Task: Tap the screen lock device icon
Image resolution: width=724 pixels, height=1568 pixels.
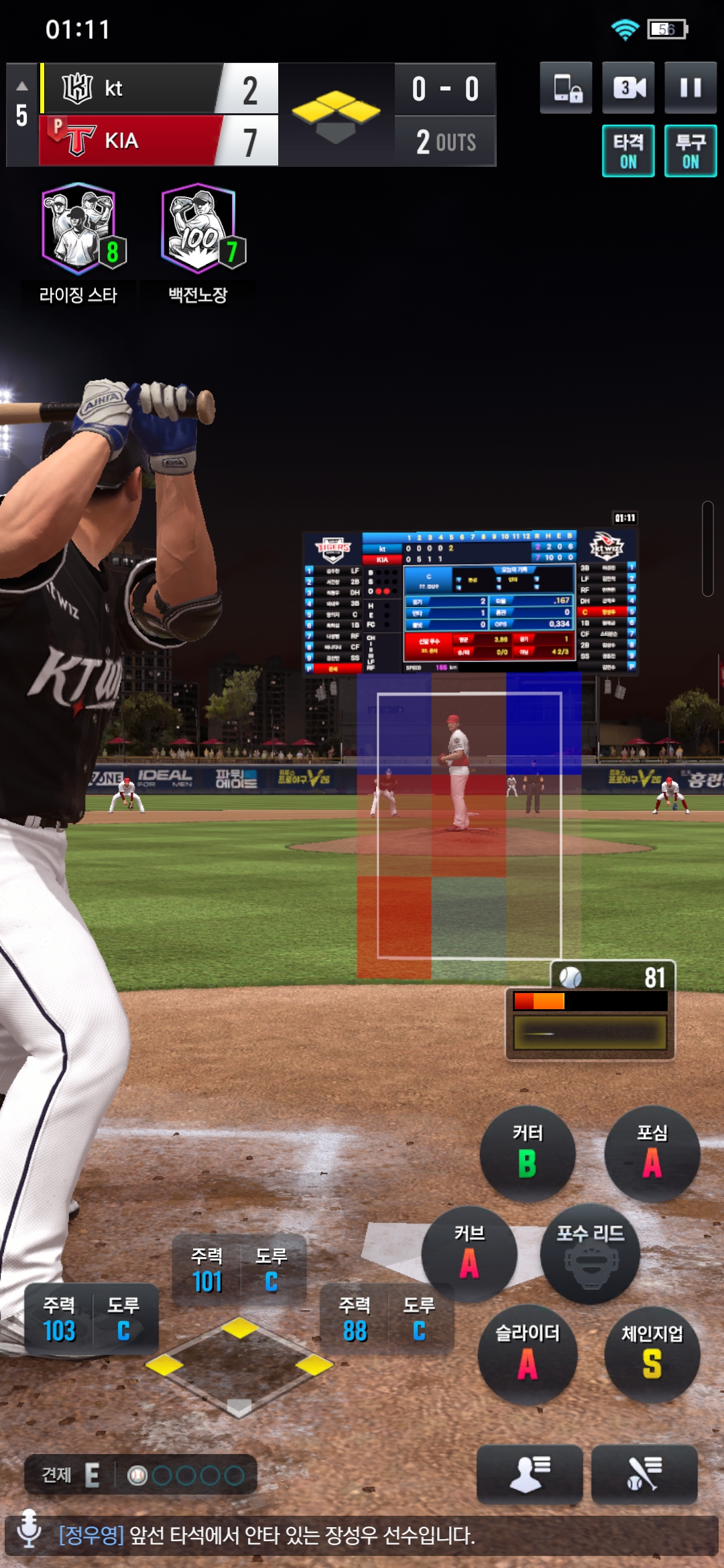Action: click(x=566, y=88)
